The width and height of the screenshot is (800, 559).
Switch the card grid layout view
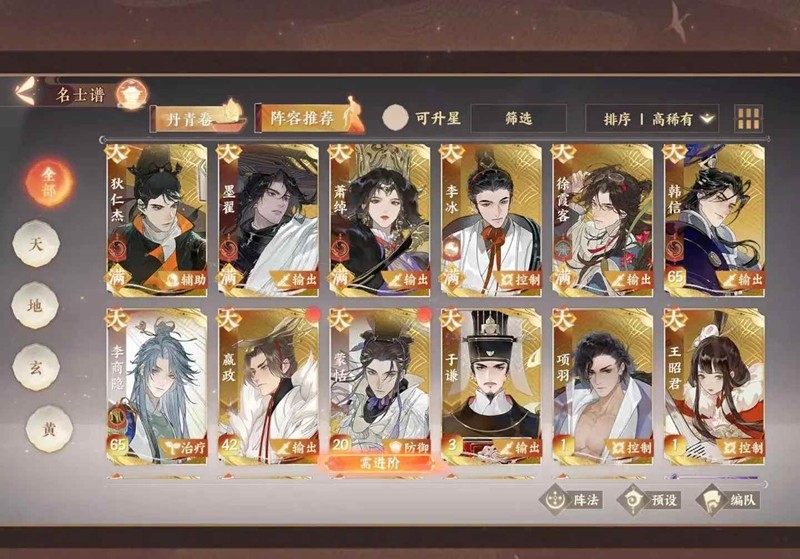[x=748, y=119]
